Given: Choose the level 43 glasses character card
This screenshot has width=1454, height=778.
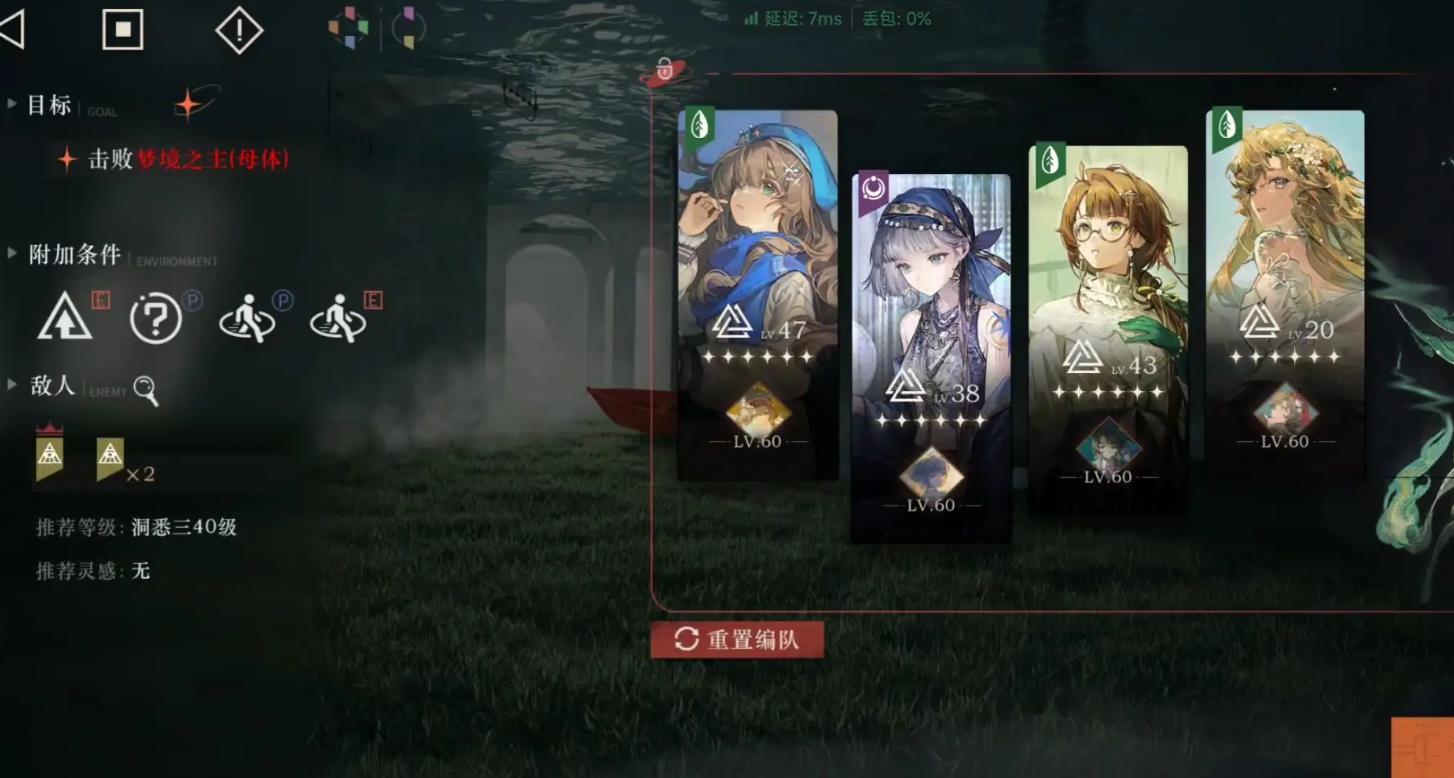Looking at the screenshot, I should click(1108, 270).
